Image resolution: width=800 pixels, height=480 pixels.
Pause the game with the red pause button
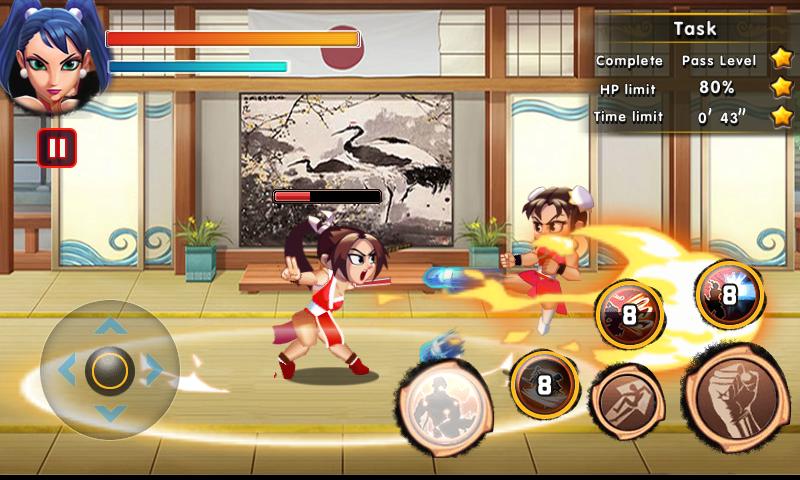[57, 149]
